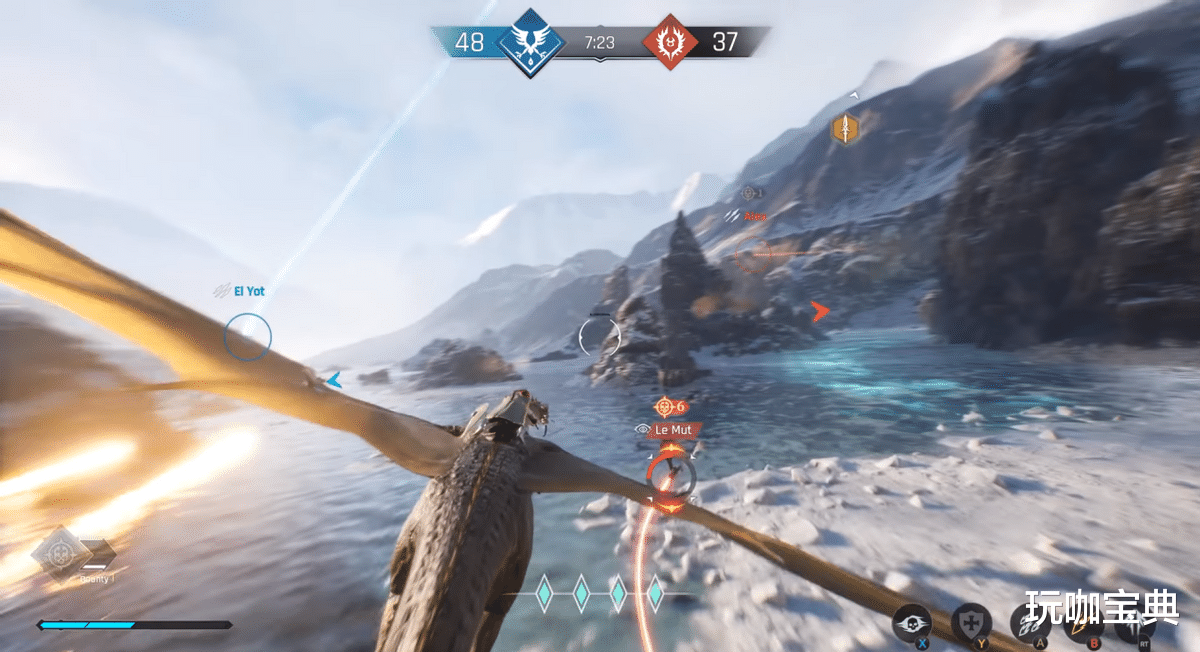This screenshot has width=1200, height=652.
Task: Click the blue eagle team emblem
Action: click(x=526, y=42)
